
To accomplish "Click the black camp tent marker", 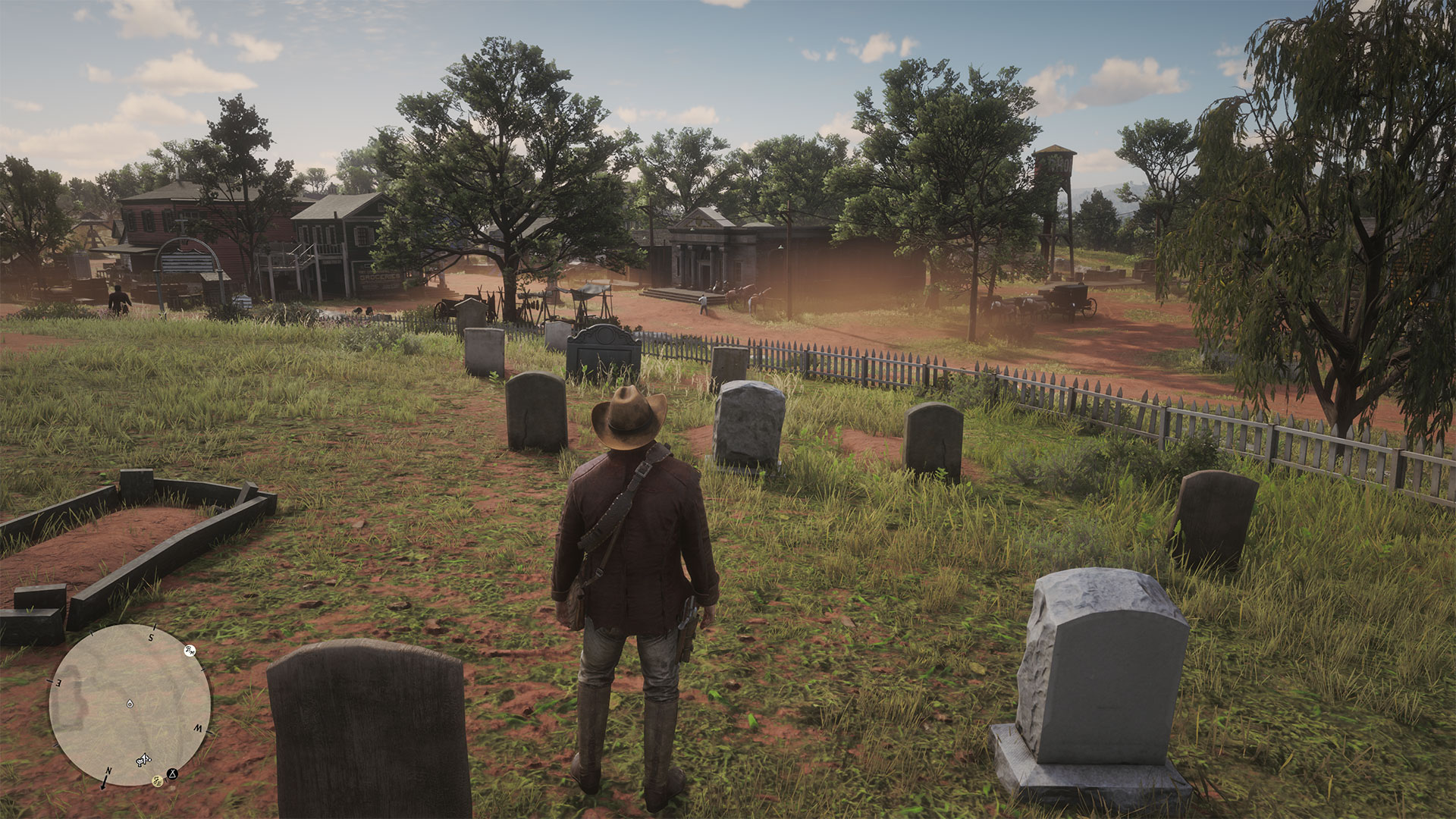I will tap(174, 774).
